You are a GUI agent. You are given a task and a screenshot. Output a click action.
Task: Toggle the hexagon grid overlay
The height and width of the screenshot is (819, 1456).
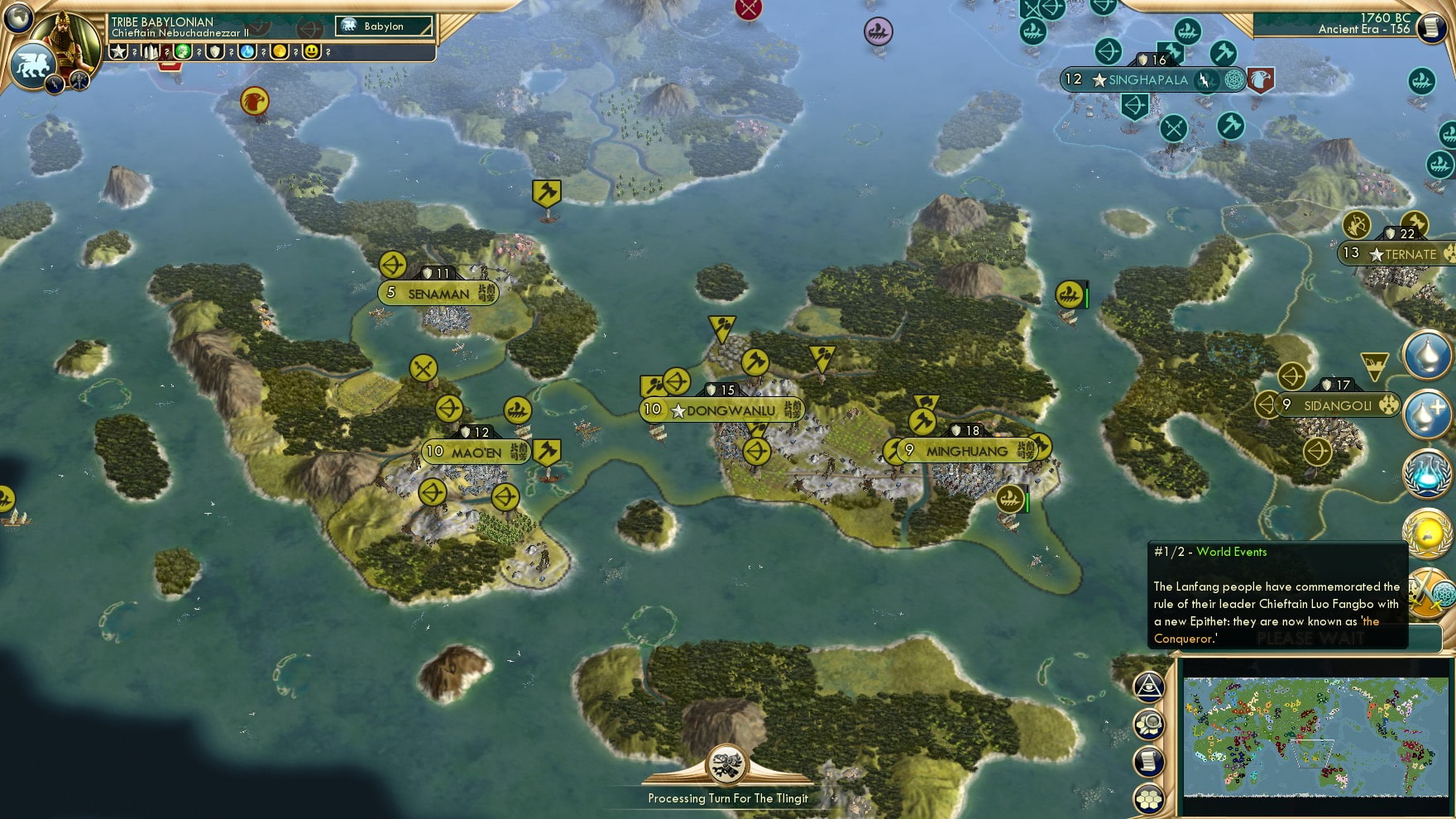click(1148, 799)
